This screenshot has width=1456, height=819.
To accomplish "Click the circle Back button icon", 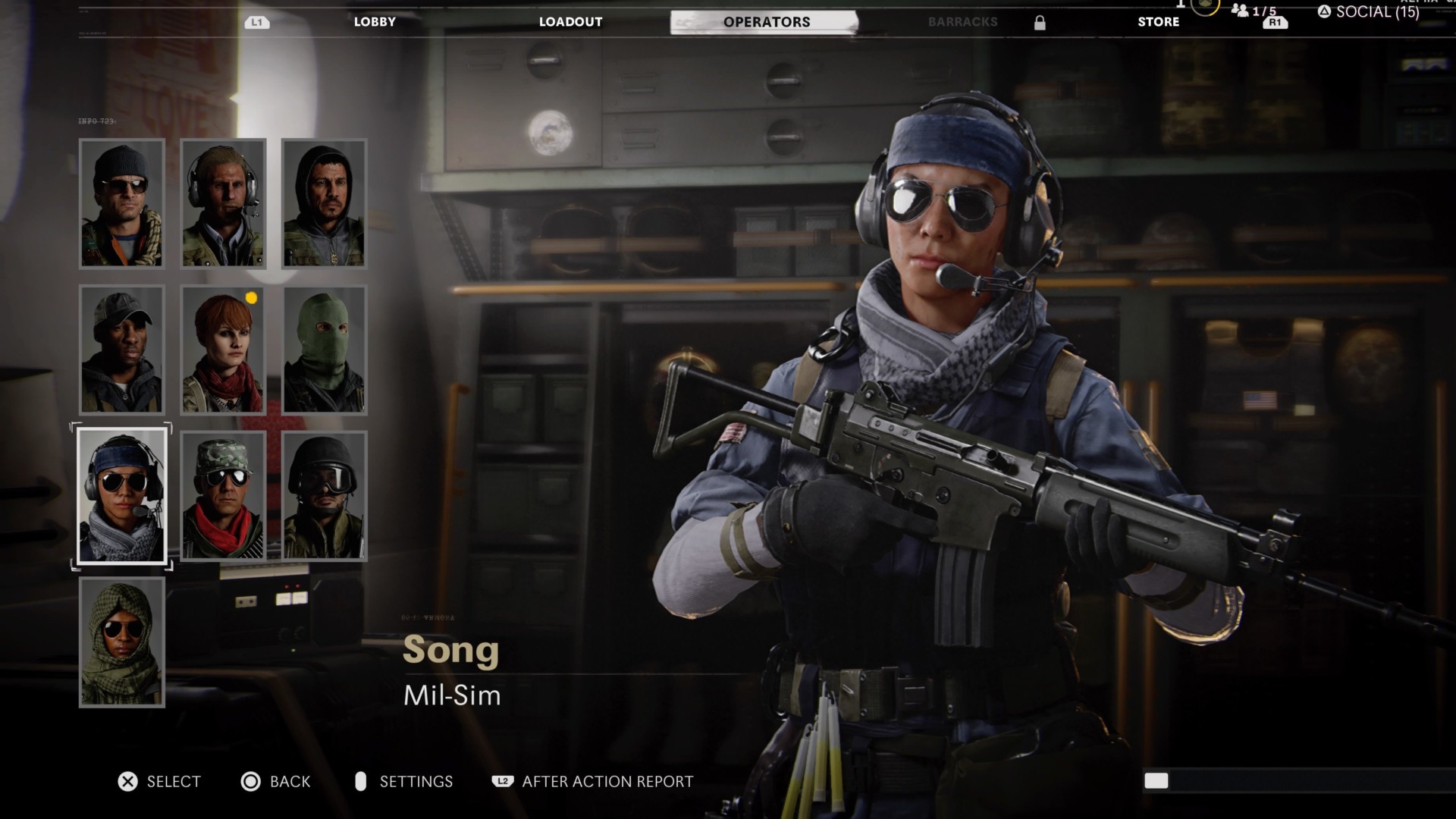I will coord(249,781).
